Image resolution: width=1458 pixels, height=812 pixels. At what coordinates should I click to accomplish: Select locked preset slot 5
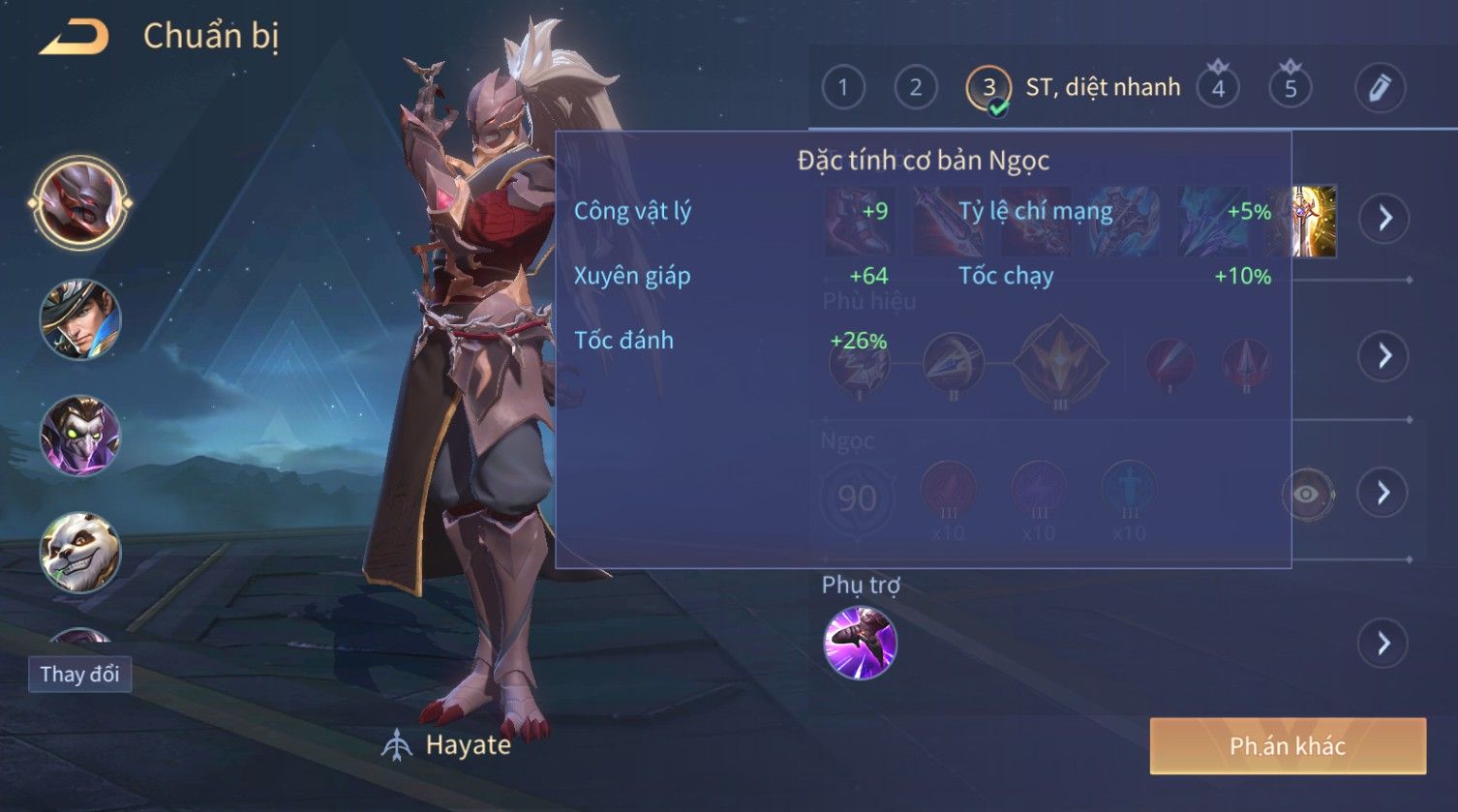point(1291,88)
